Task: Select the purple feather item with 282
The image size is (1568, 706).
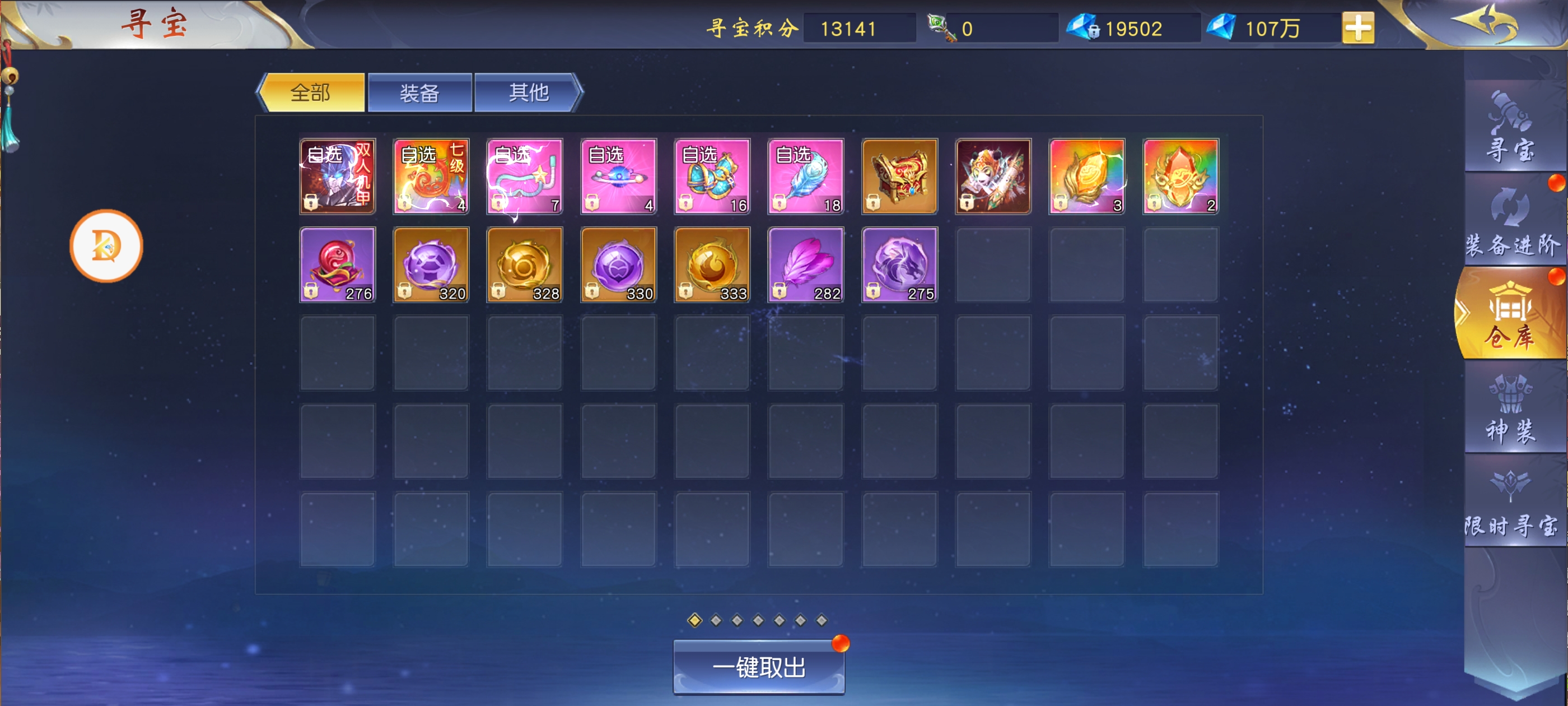Action: pyautogui.click(x=806, y=265)
